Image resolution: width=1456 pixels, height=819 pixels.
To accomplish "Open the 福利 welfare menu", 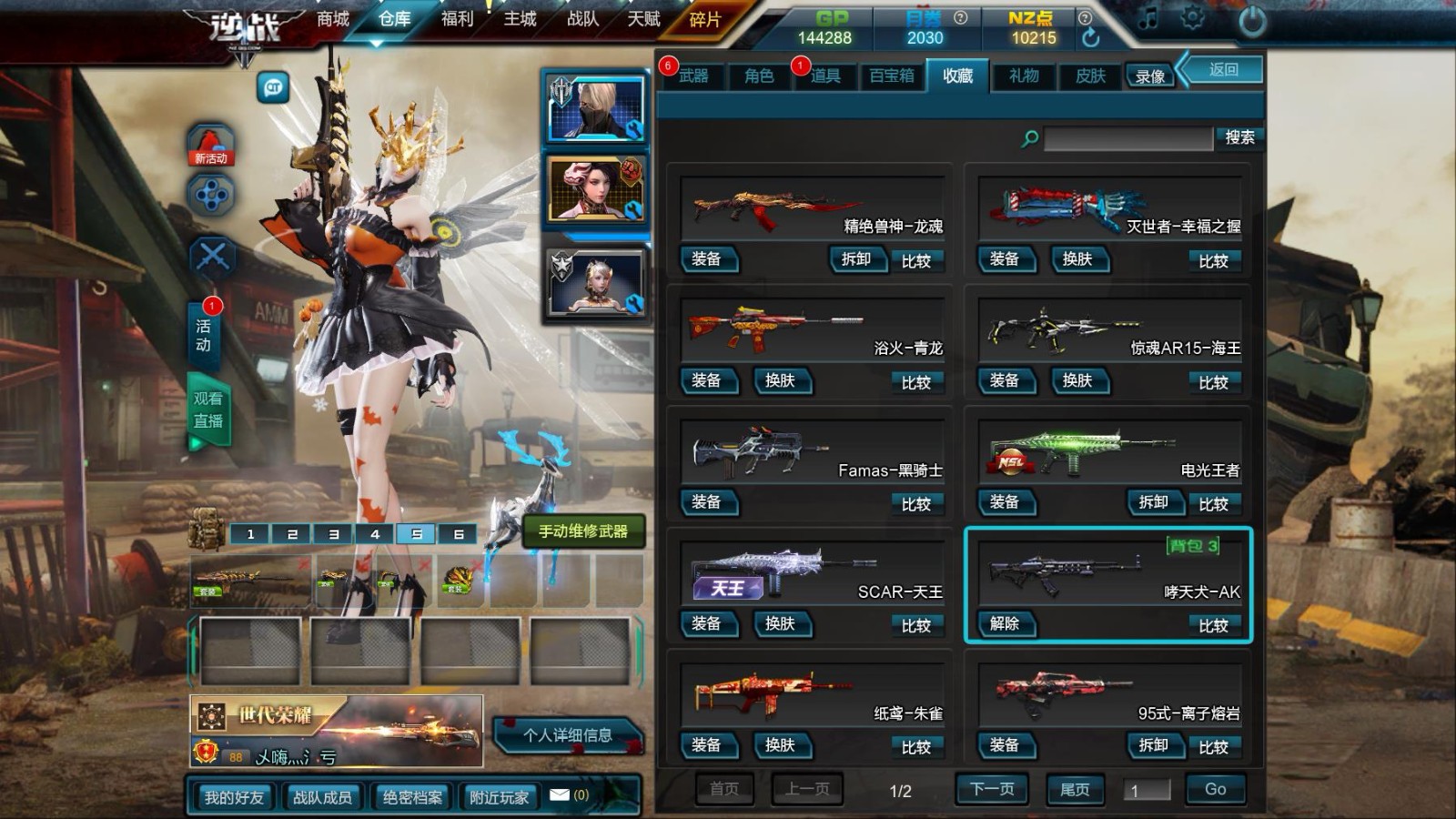I will coord(457,19).
